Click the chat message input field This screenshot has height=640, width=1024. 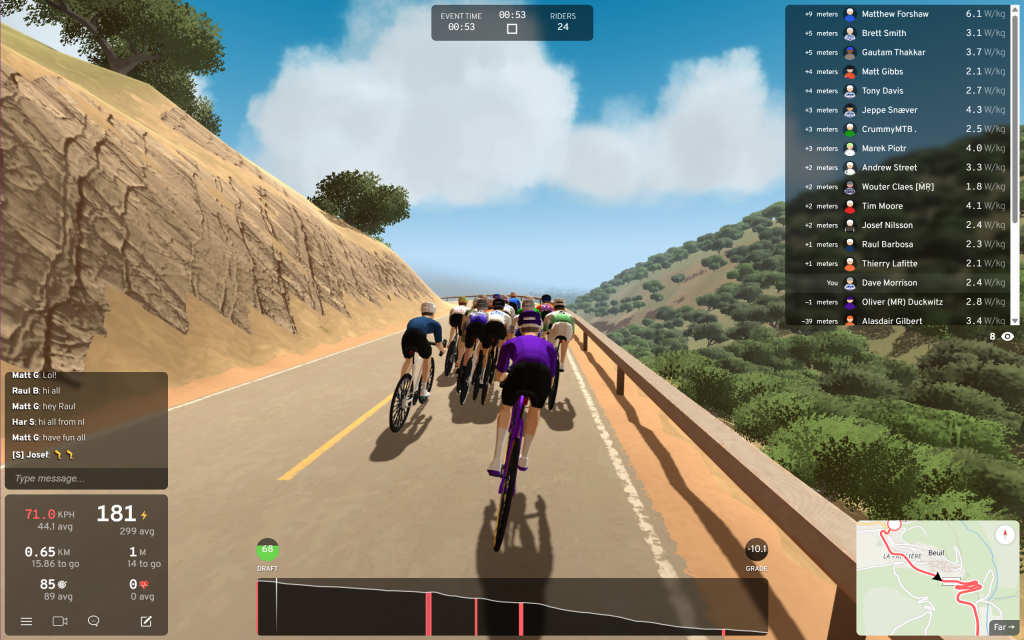pos(85,478)
